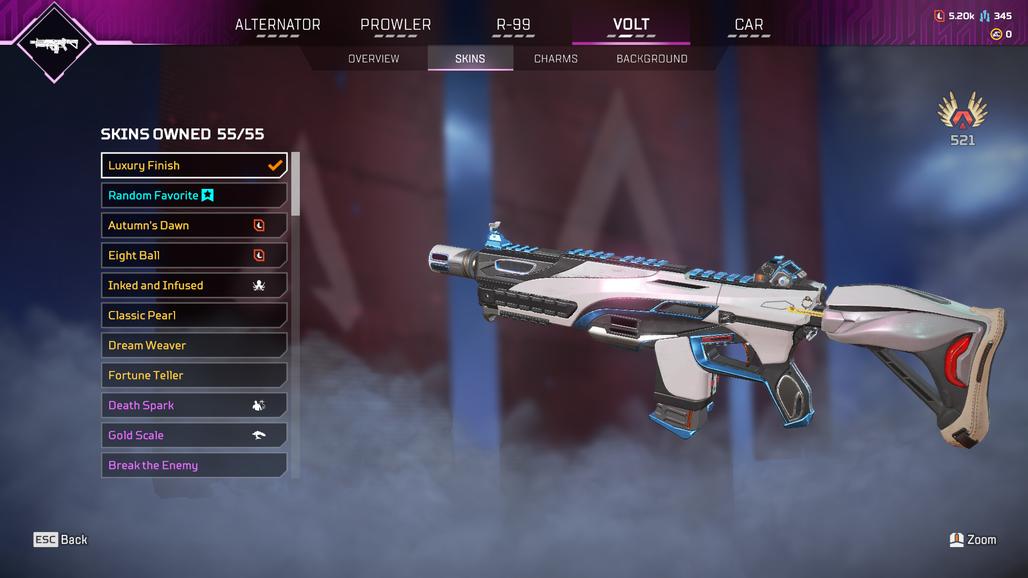Image resolution: width=1028 pixels, height=578 pixels.
Task: Select the Gold Scale skin
Action: click(x=194, y=435)
